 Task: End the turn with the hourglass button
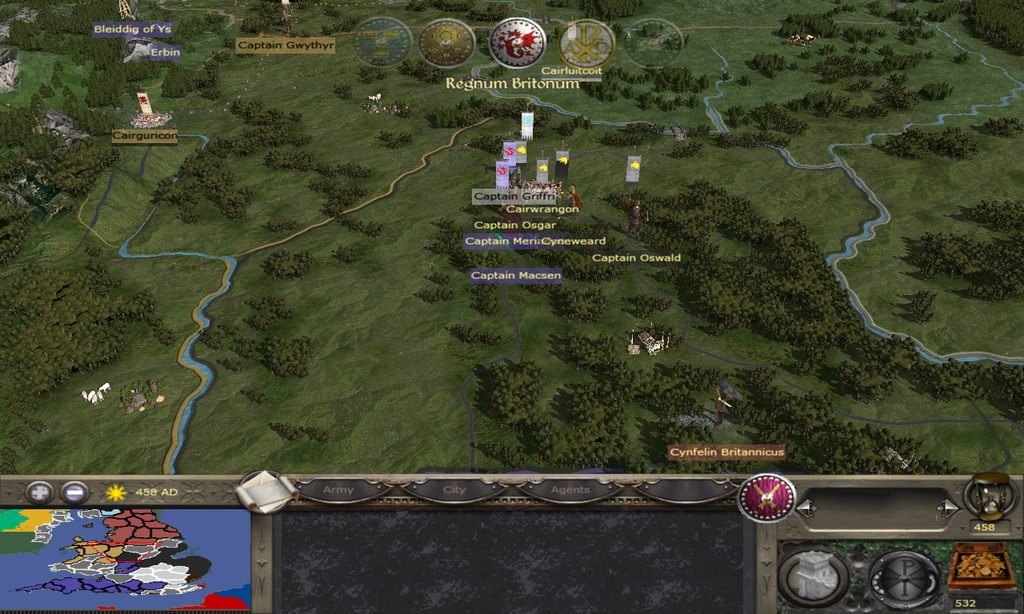pos(990,498)
